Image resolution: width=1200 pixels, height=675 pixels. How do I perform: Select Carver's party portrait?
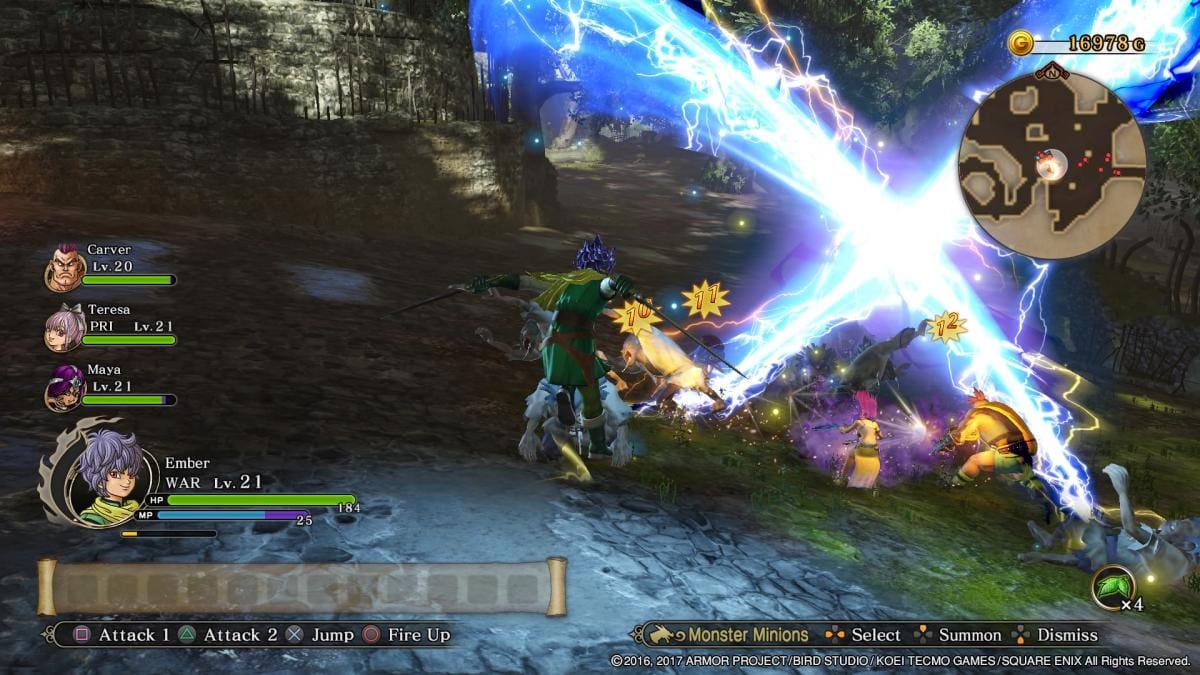tap(63, 270)
